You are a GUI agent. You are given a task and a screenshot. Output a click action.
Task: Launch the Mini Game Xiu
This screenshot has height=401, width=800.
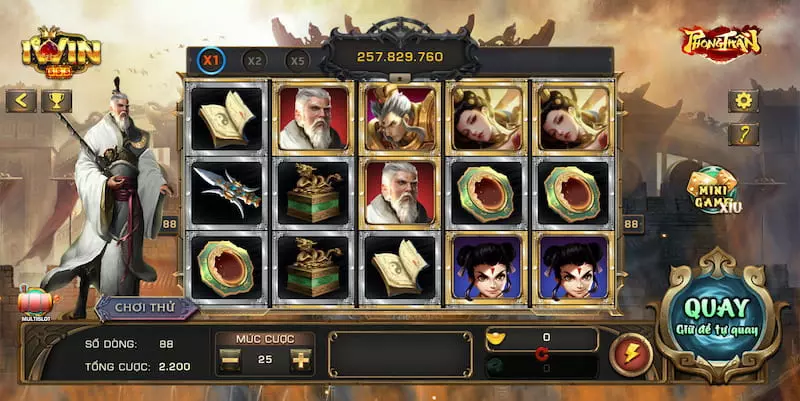(x=712, y=190)
